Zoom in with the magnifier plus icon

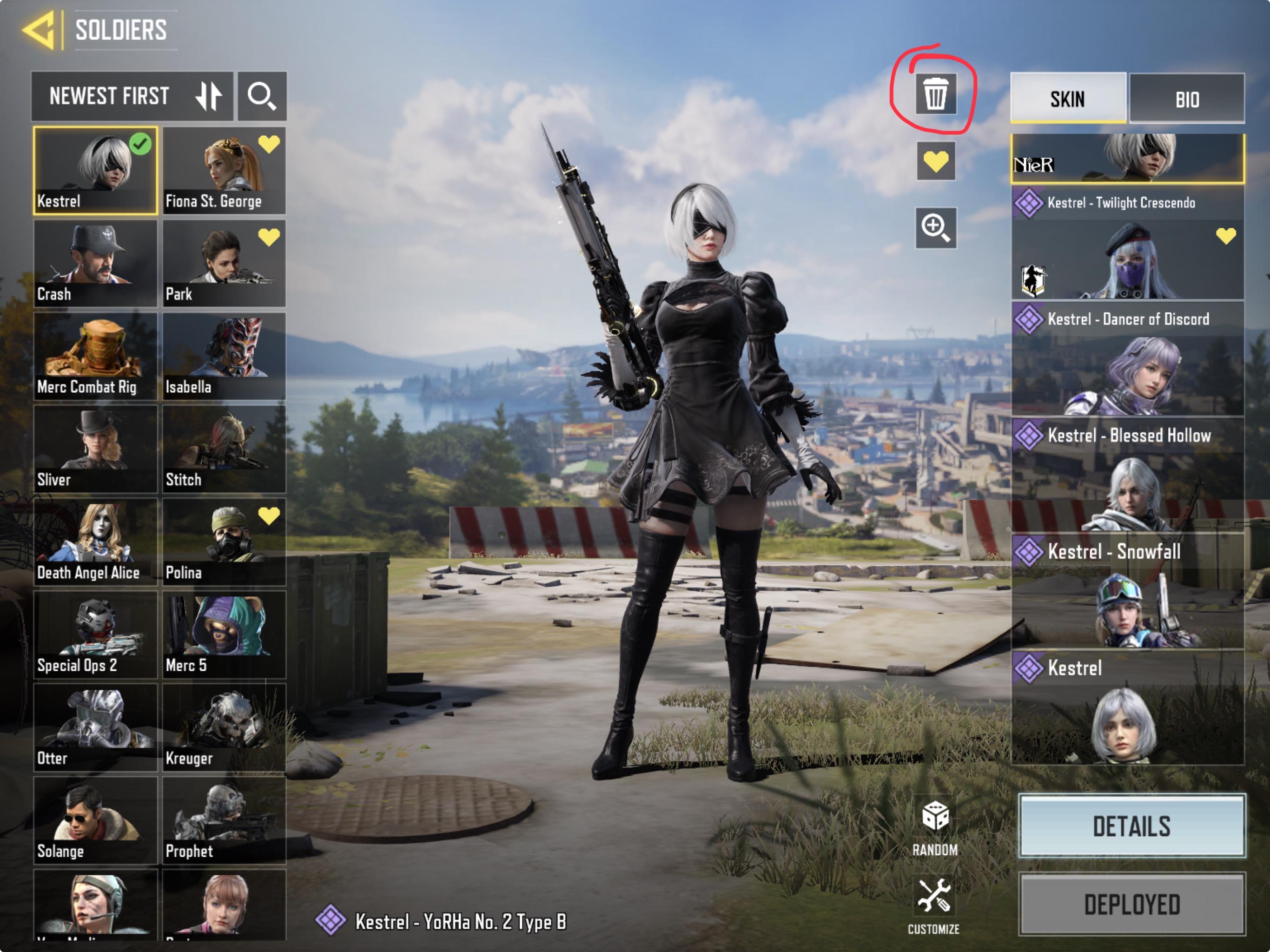[935, 228]
